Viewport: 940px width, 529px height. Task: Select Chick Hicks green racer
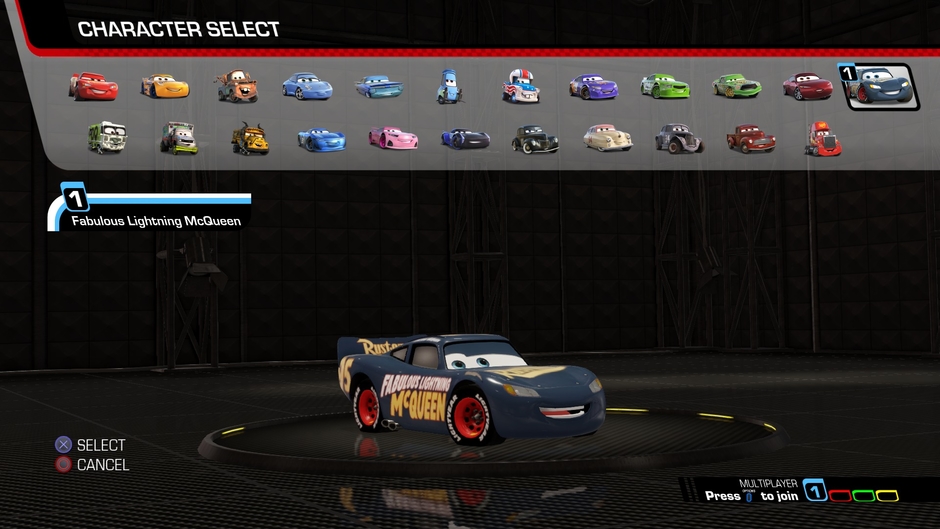[x=737, y=87]
